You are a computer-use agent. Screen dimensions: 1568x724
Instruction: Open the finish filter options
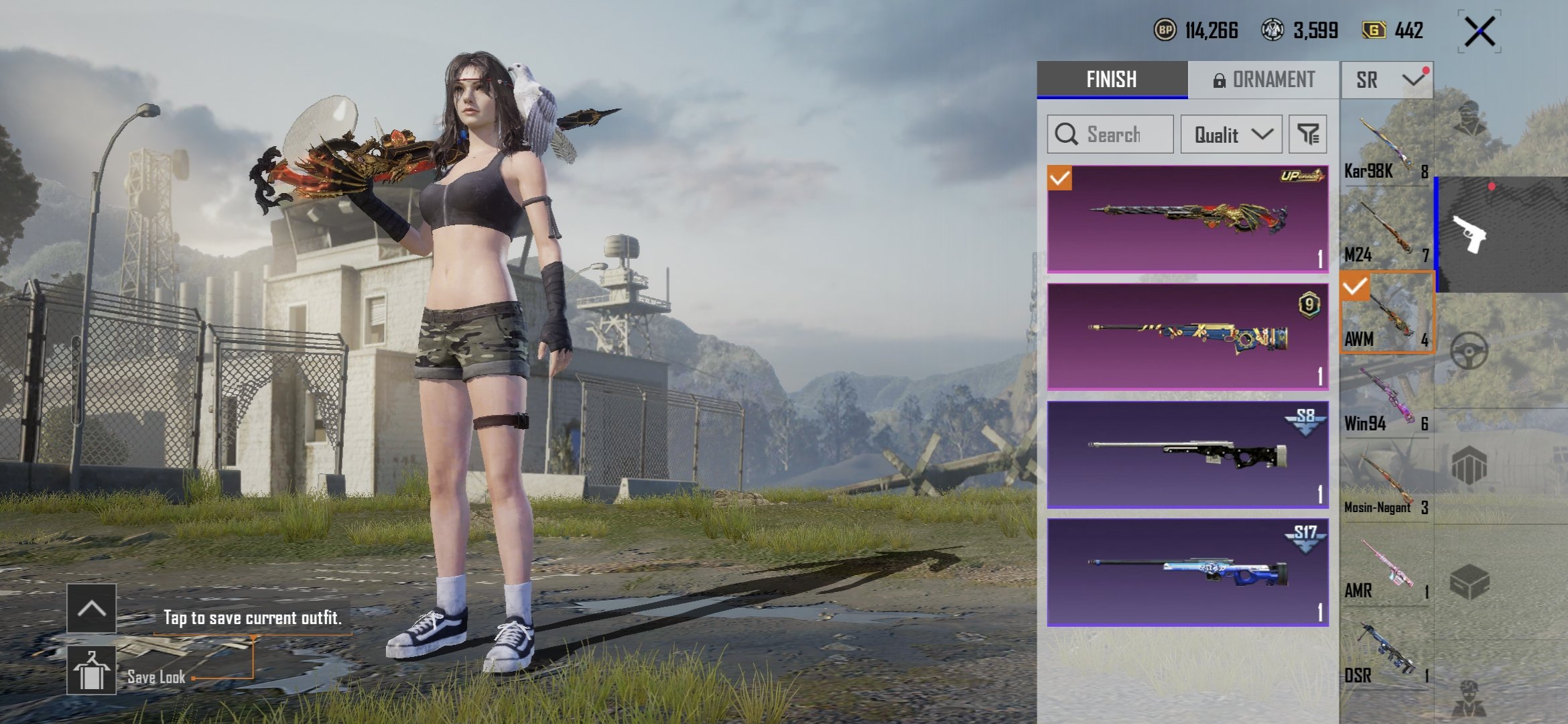1307,134
